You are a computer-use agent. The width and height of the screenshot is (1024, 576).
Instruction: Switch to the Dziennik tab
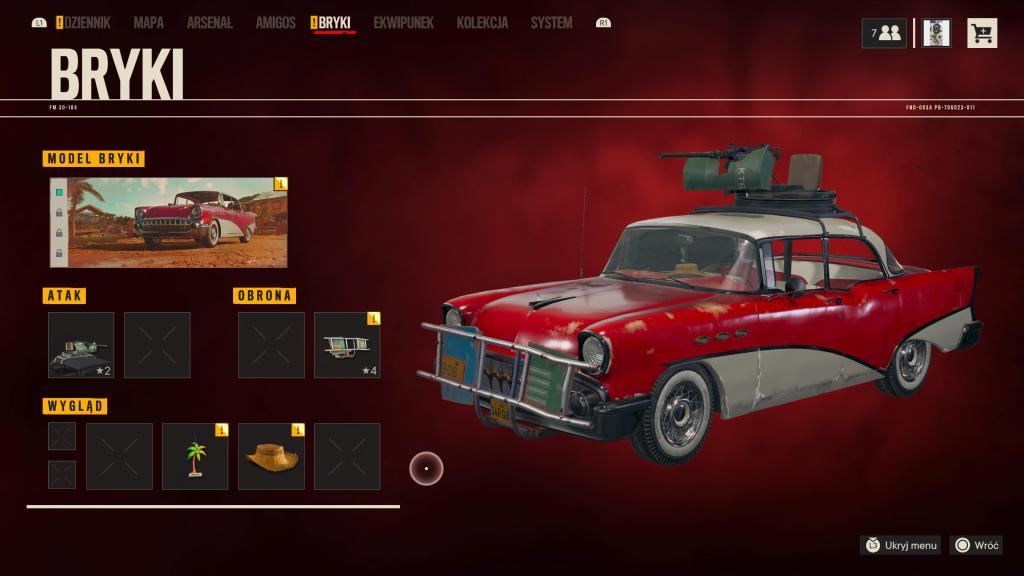click(x=87, y=22)
